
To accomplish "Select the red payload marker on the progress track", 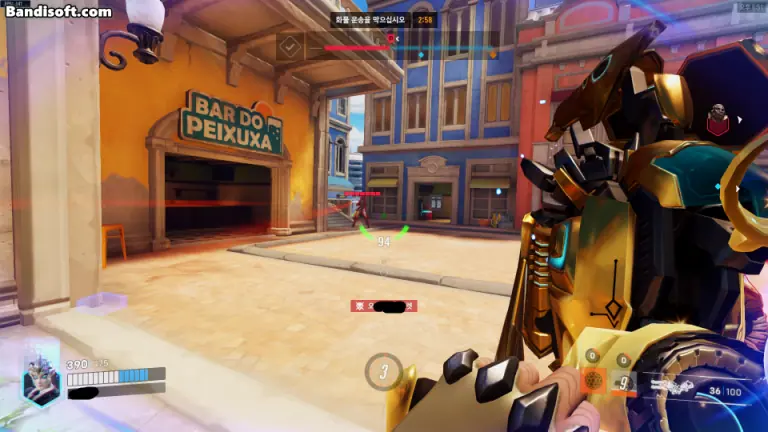I will click(x=391, y=39).
